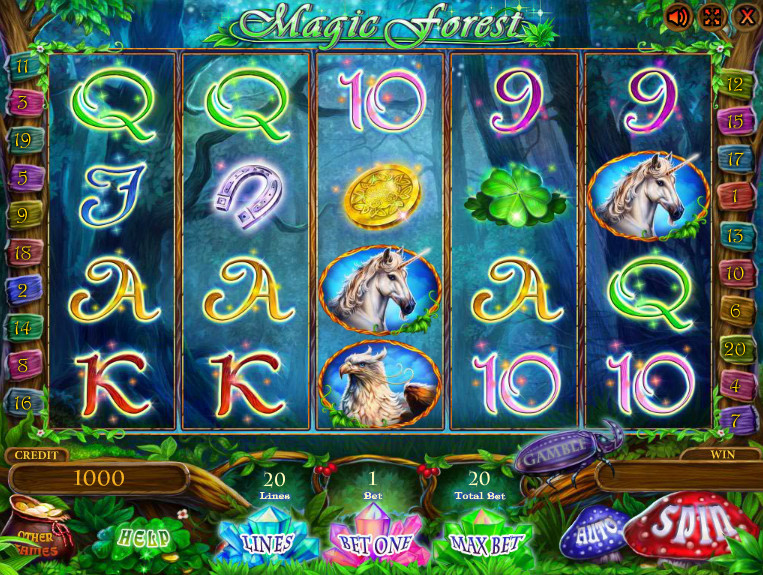Screen dimensions: 763x575
Task: Choose payline tag number 20
Action: coord(735,348)
